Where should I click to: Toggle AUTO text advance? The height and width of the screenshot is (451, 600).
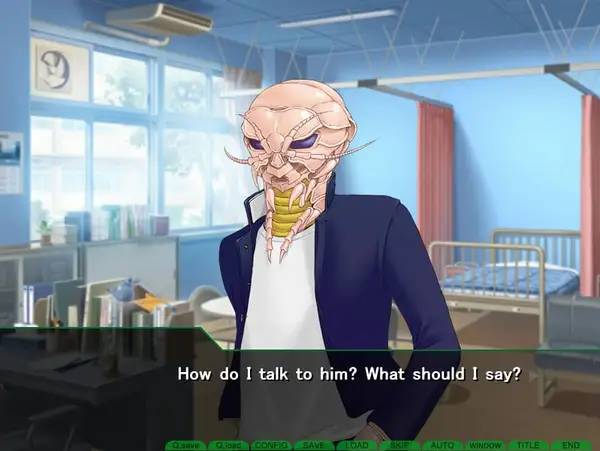(442, 444)
